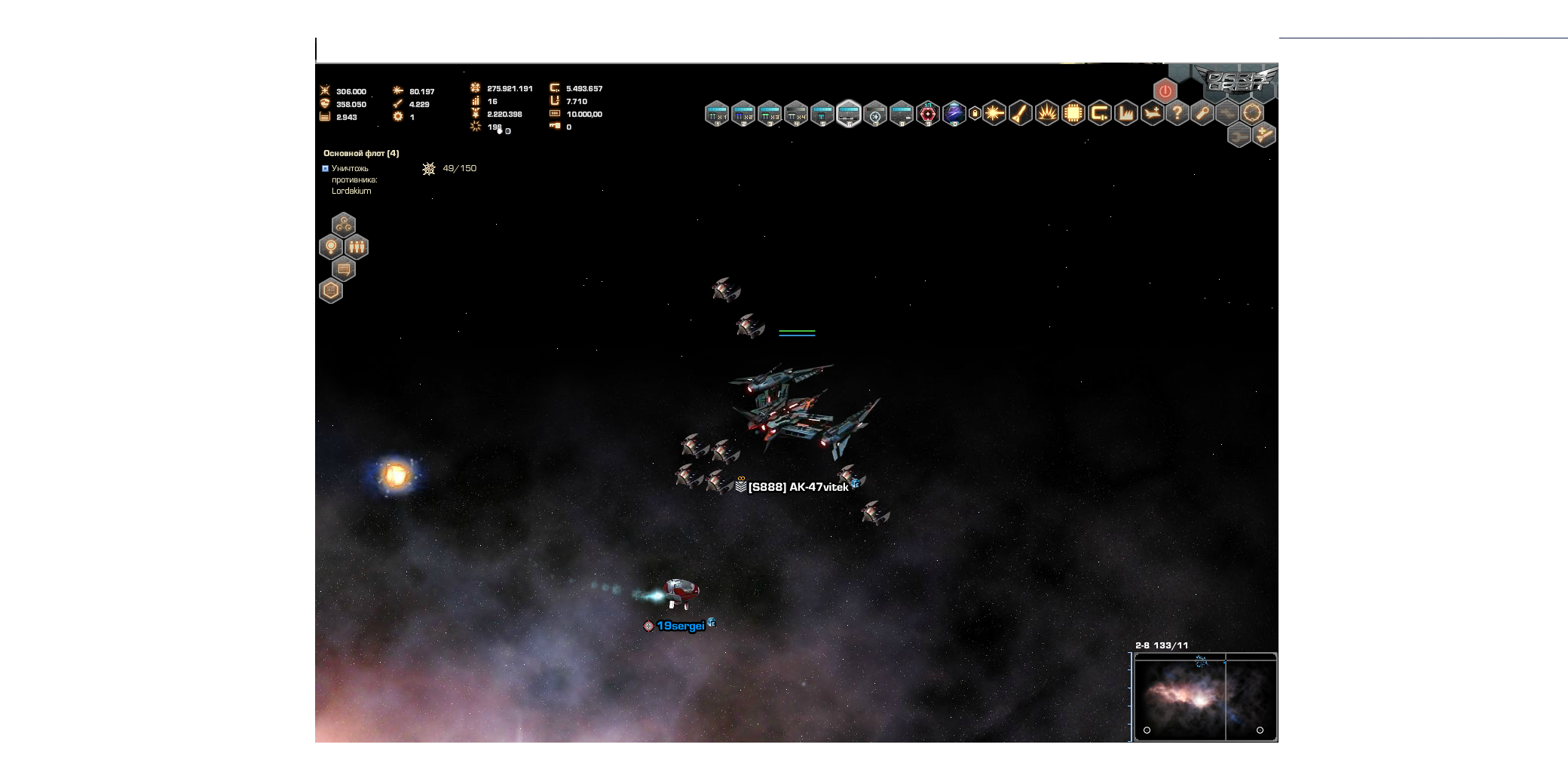Click the question mark help icon
This screenshot has width=1568, height=772.
pos(1177,114)
